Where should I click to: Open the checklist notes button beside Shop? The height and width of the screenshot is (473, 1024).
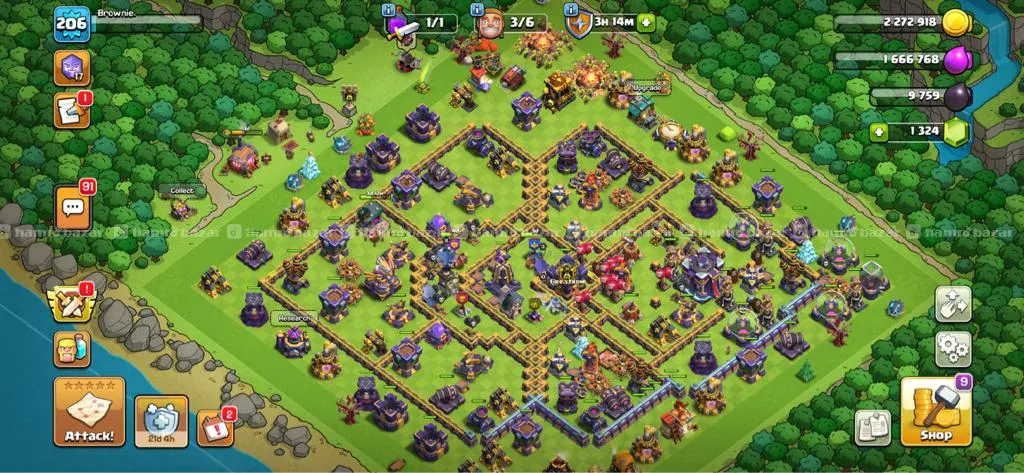click(872, 427)
